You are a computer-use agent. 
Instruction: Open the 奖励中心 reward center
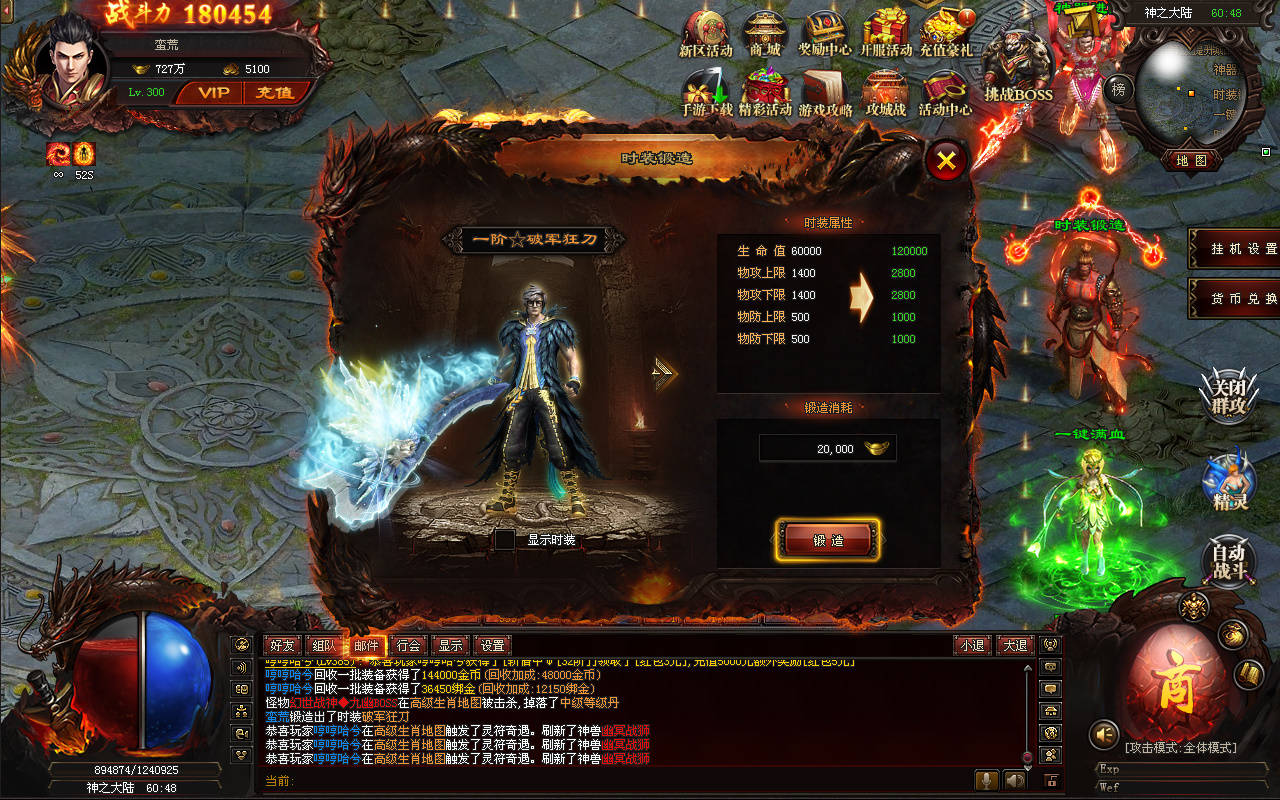tap(825, 34)
